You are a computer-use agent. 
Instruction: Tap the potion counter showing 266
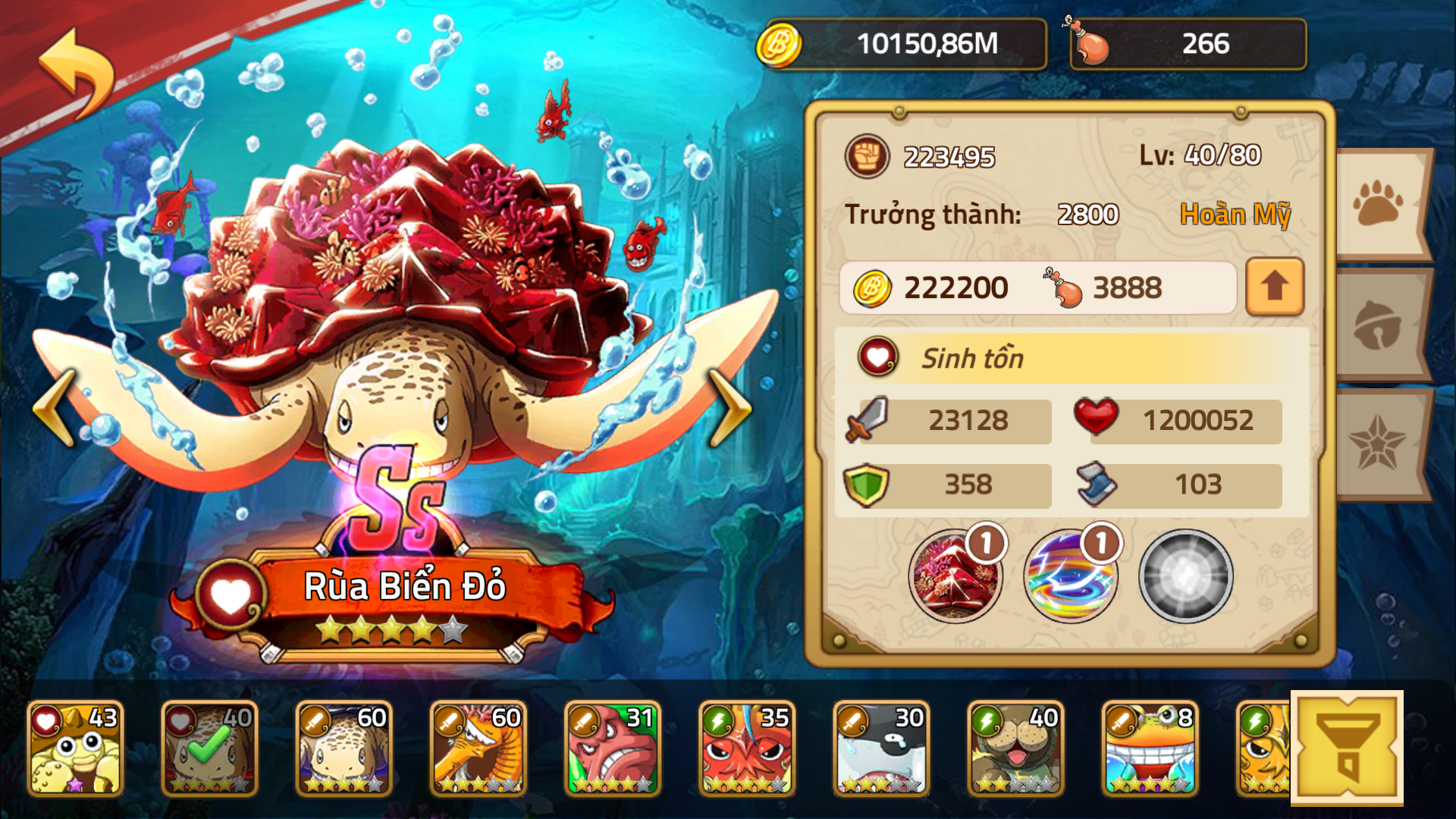click(x=1187, y=43)
